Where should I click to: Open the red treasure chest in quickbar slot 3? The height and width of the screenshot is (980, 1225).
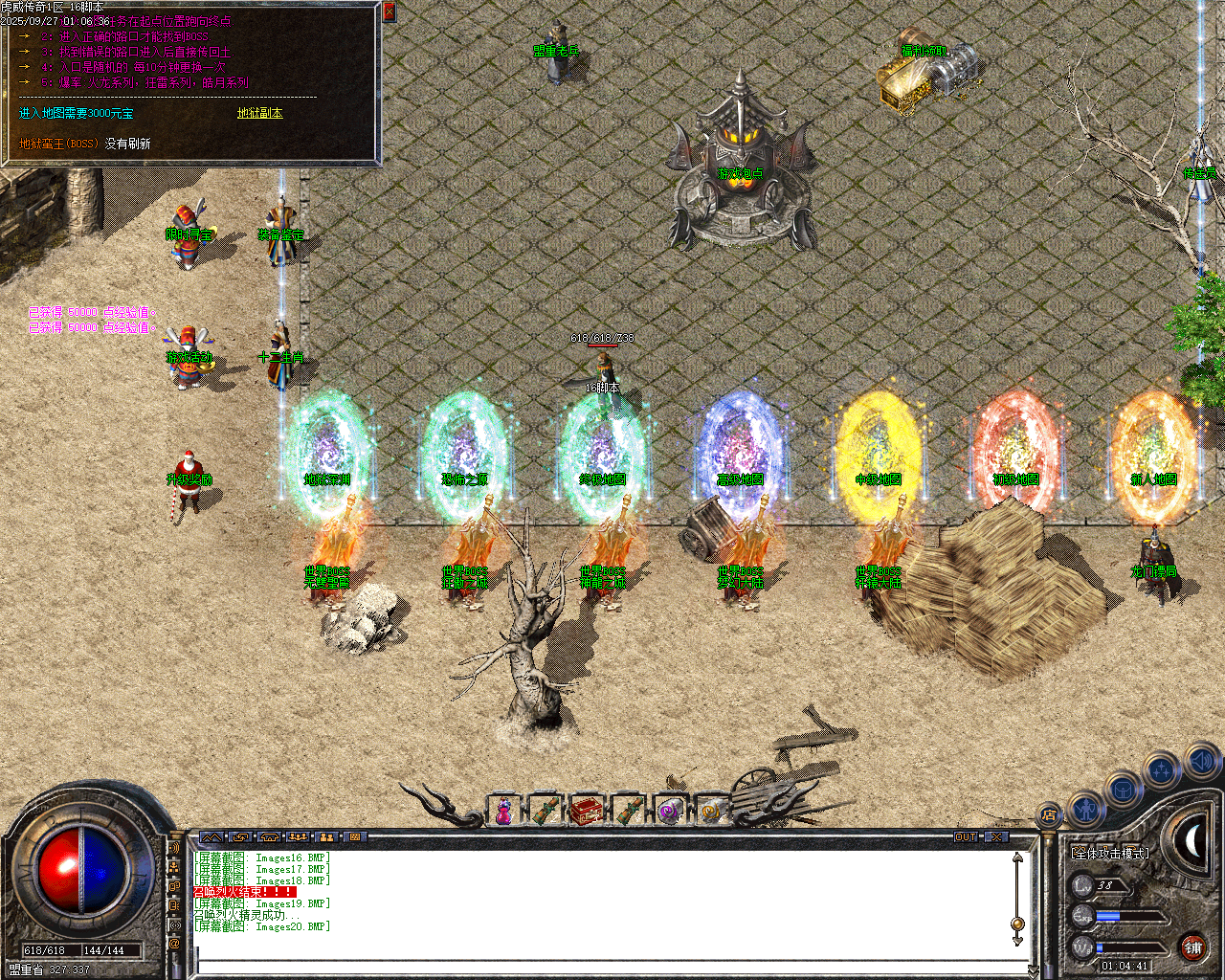point(586,810)
